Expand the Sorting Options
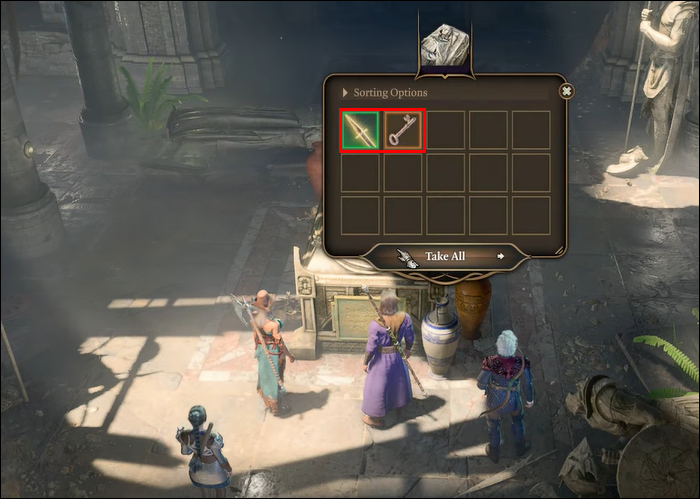The width and height of the screenshot is (700, 499). click(385, 93)
